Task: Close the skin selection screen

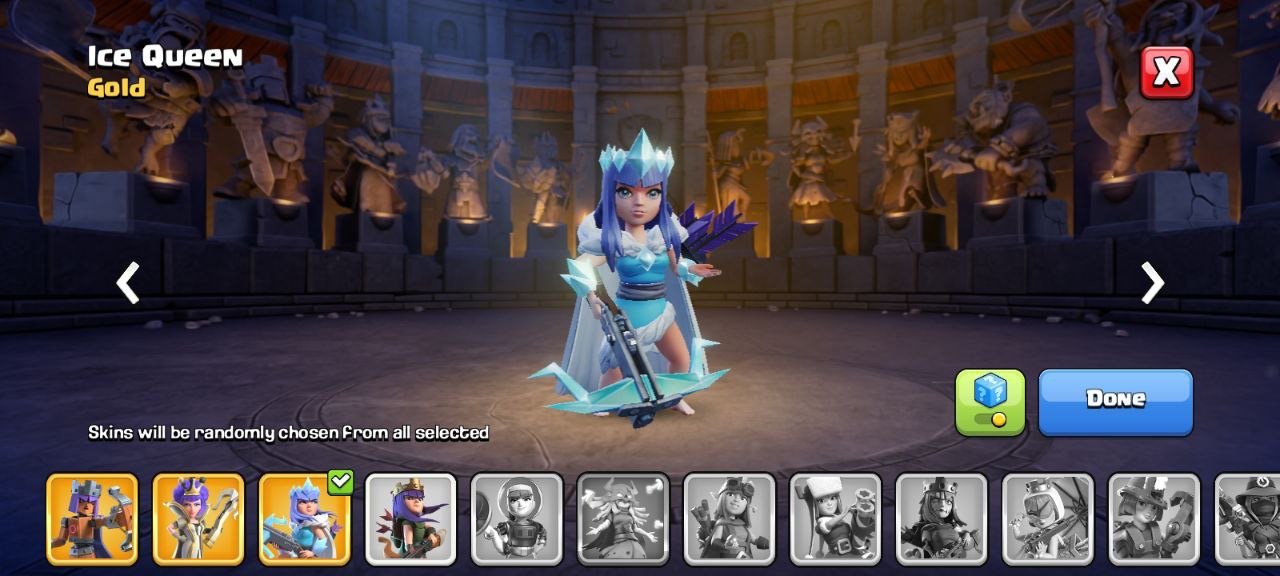Action: [x=1167, y=72]
